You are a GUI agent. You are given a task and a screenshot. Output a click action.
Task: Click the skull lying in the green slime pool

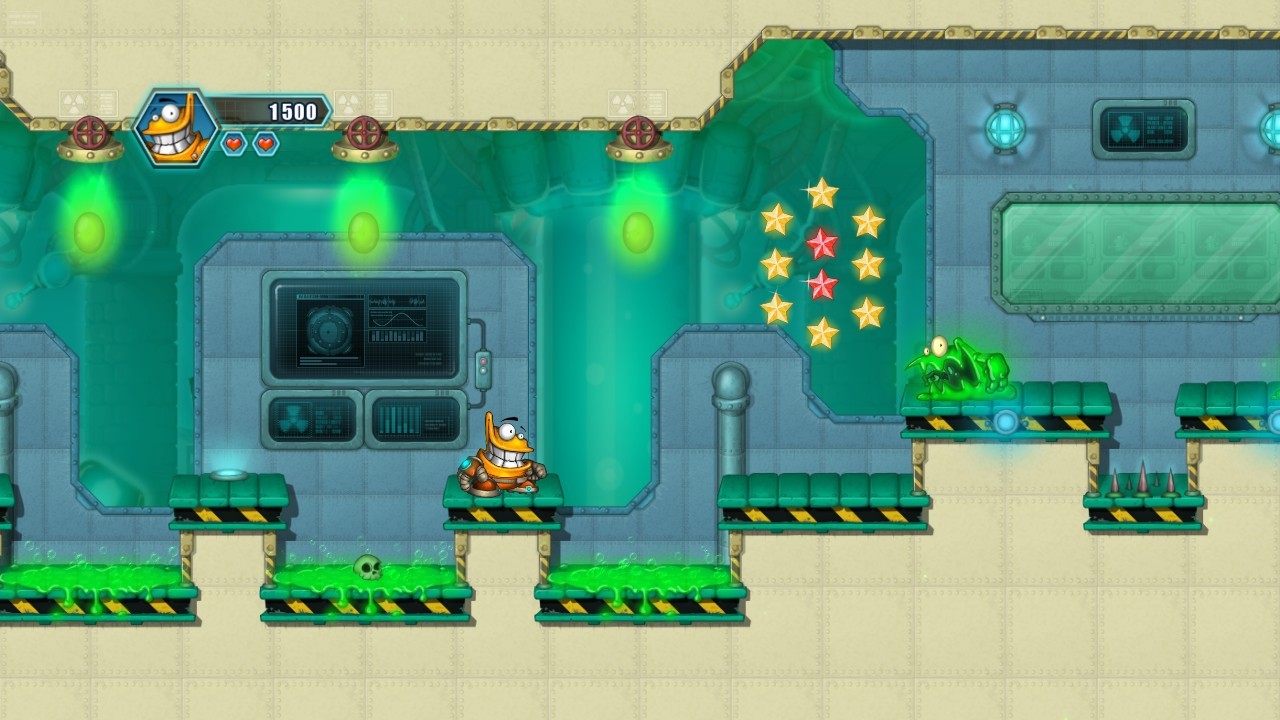click(x=368, y=566)
